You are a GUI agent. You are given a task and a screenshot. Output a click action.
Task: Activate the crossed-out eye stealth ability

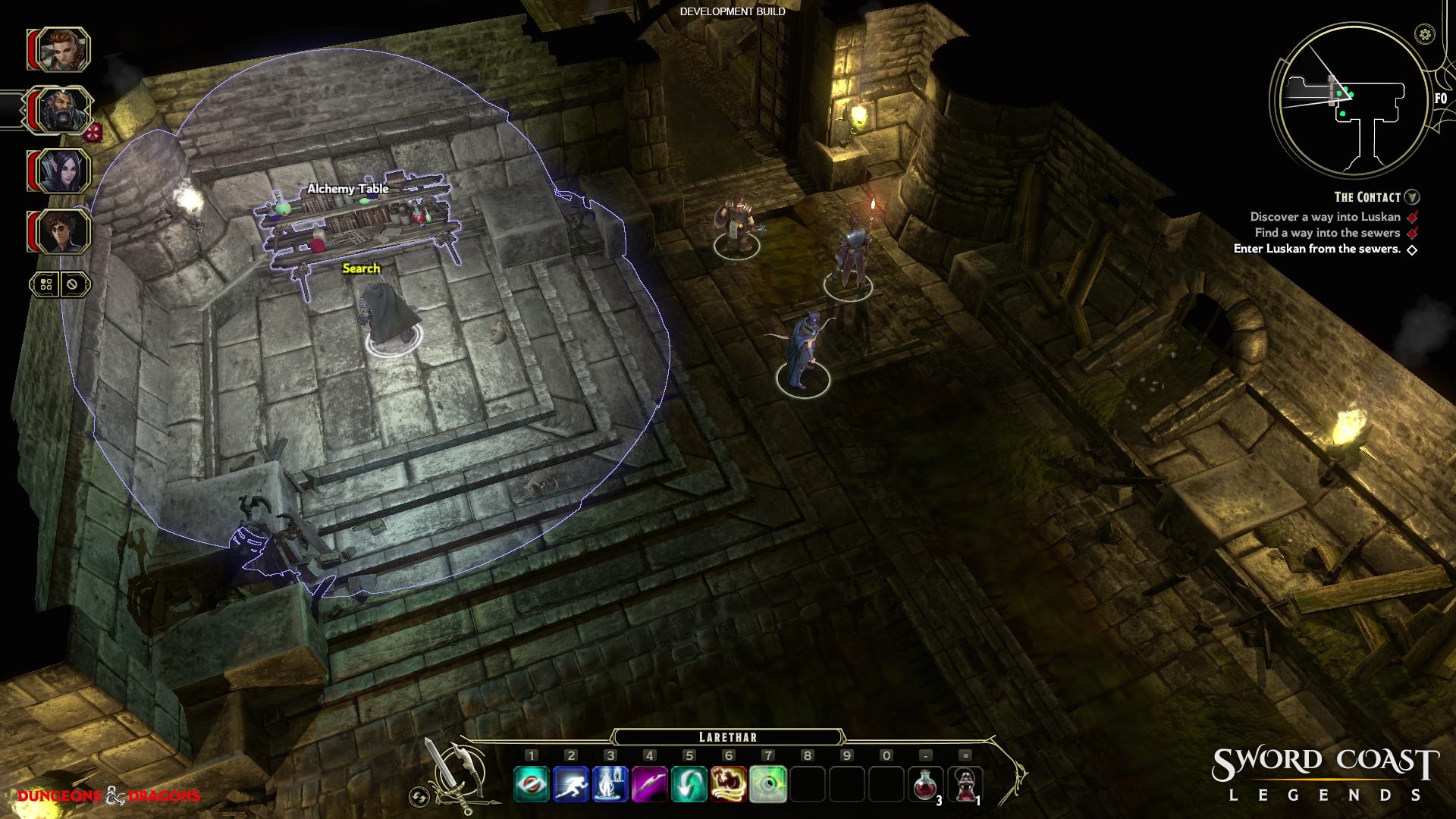click(532, 784)
